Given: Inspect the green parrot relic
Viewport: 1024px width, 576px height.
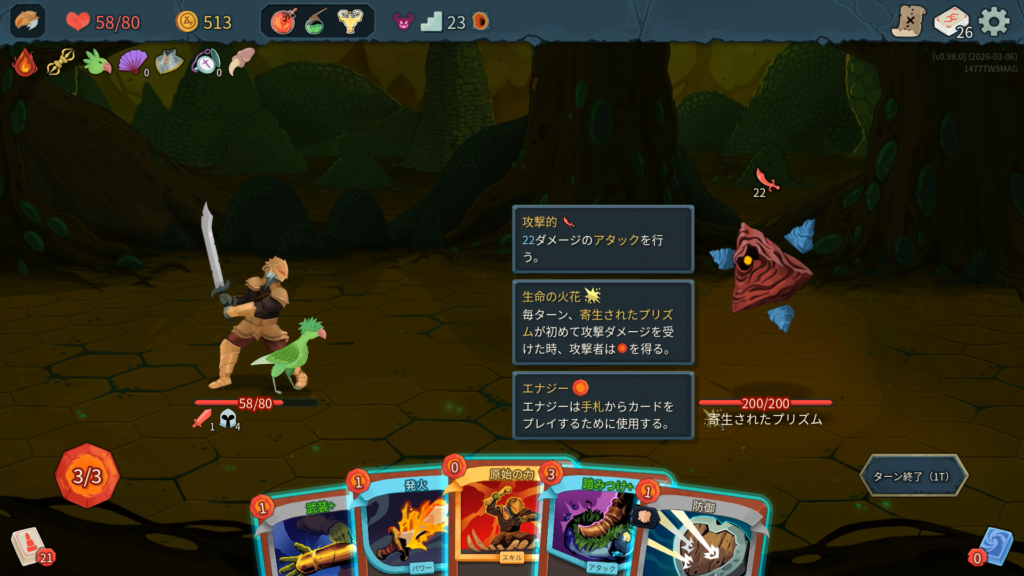Looking at the screenshot, I should coord(96,62).
